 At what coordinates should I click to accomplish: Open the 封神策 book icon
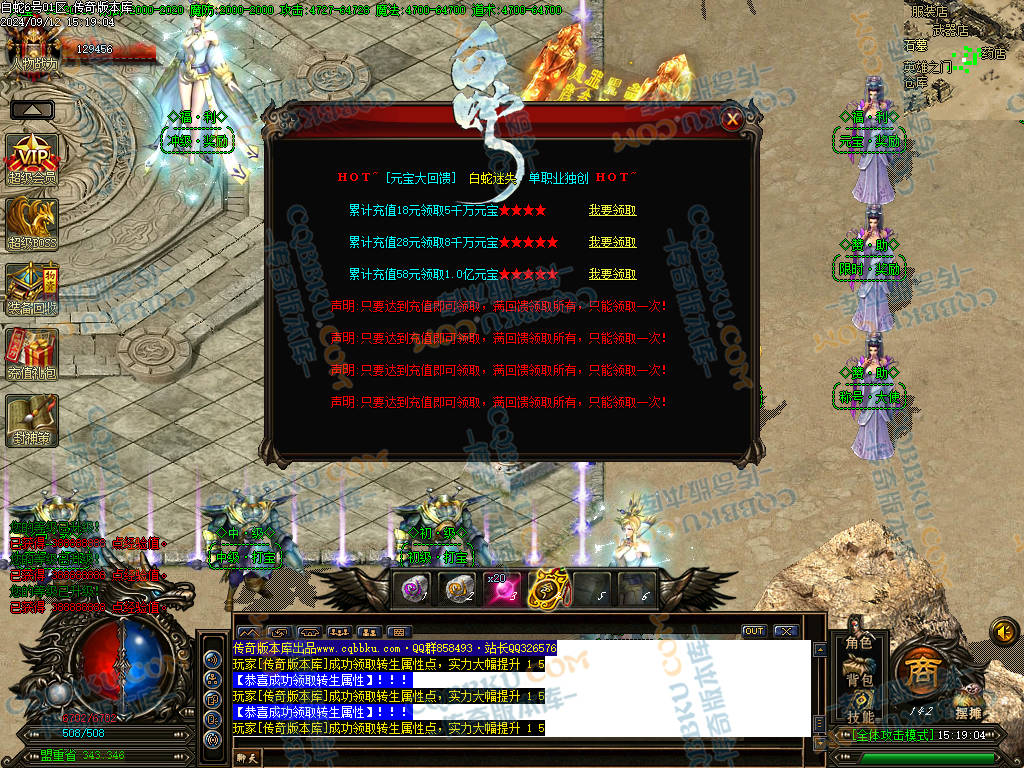(32, 419)
